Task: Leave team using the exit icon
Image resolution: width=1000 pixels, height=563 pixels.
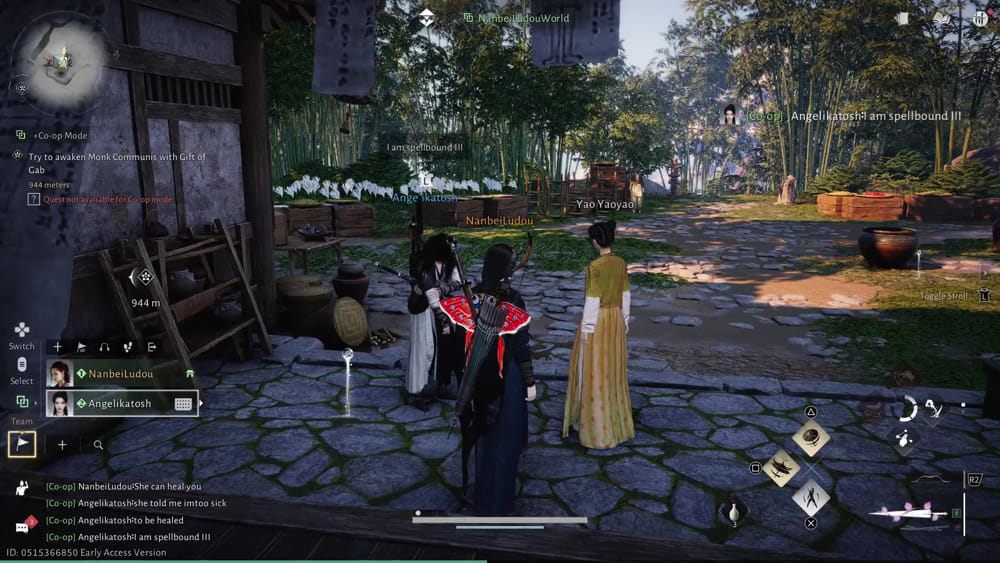Action: (152, 347)
